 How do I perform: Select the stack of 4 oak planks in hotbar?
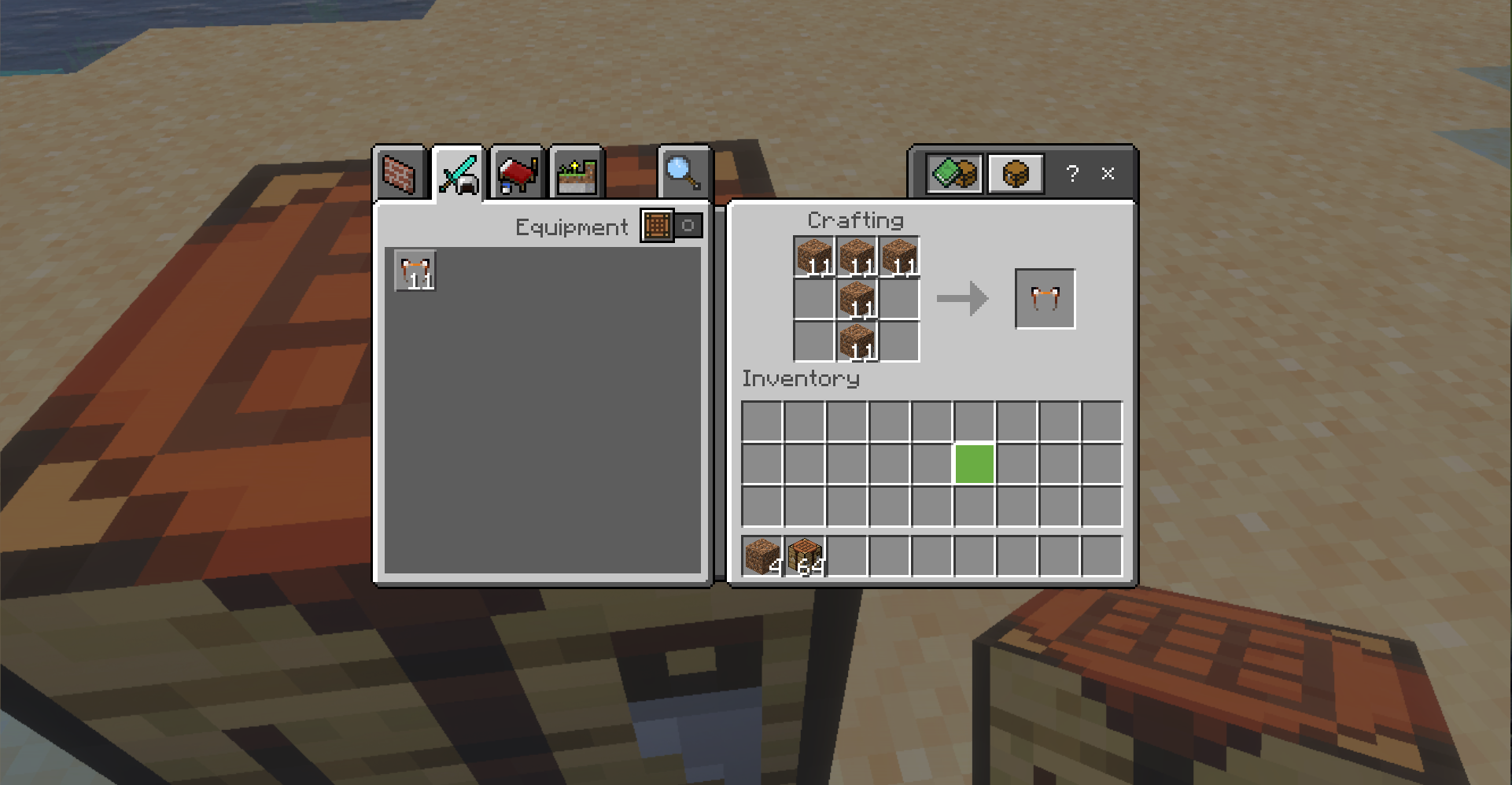pyautogui.click(x=762, y=553)
